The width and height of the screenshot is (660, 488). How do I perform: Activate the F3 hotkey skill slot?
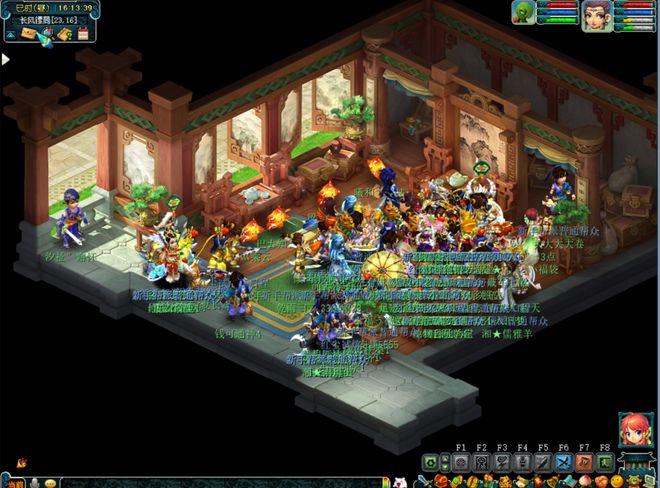click(502, 462)
